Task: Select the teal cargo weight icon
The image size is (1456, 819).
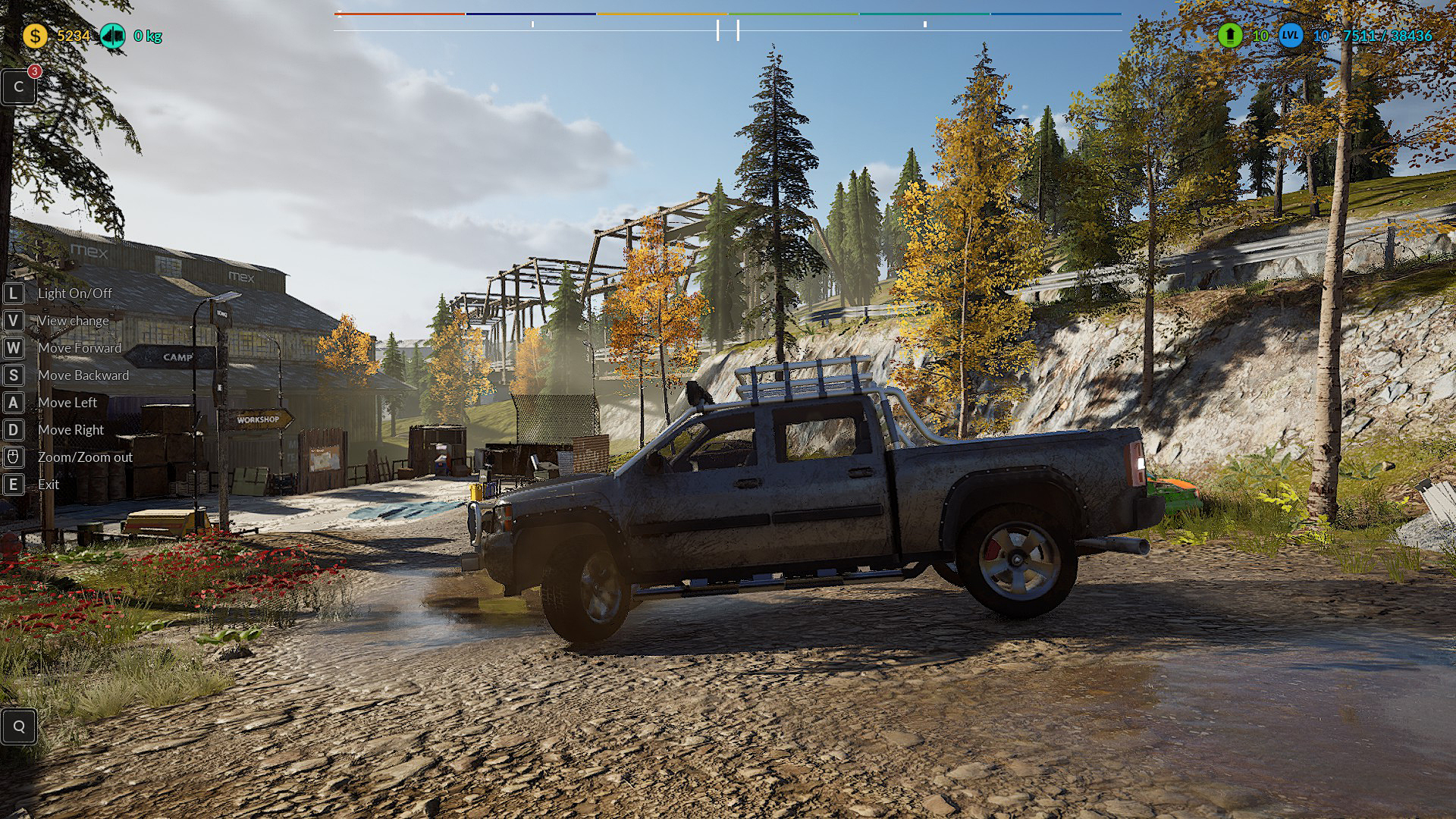Action: point(113,36)
